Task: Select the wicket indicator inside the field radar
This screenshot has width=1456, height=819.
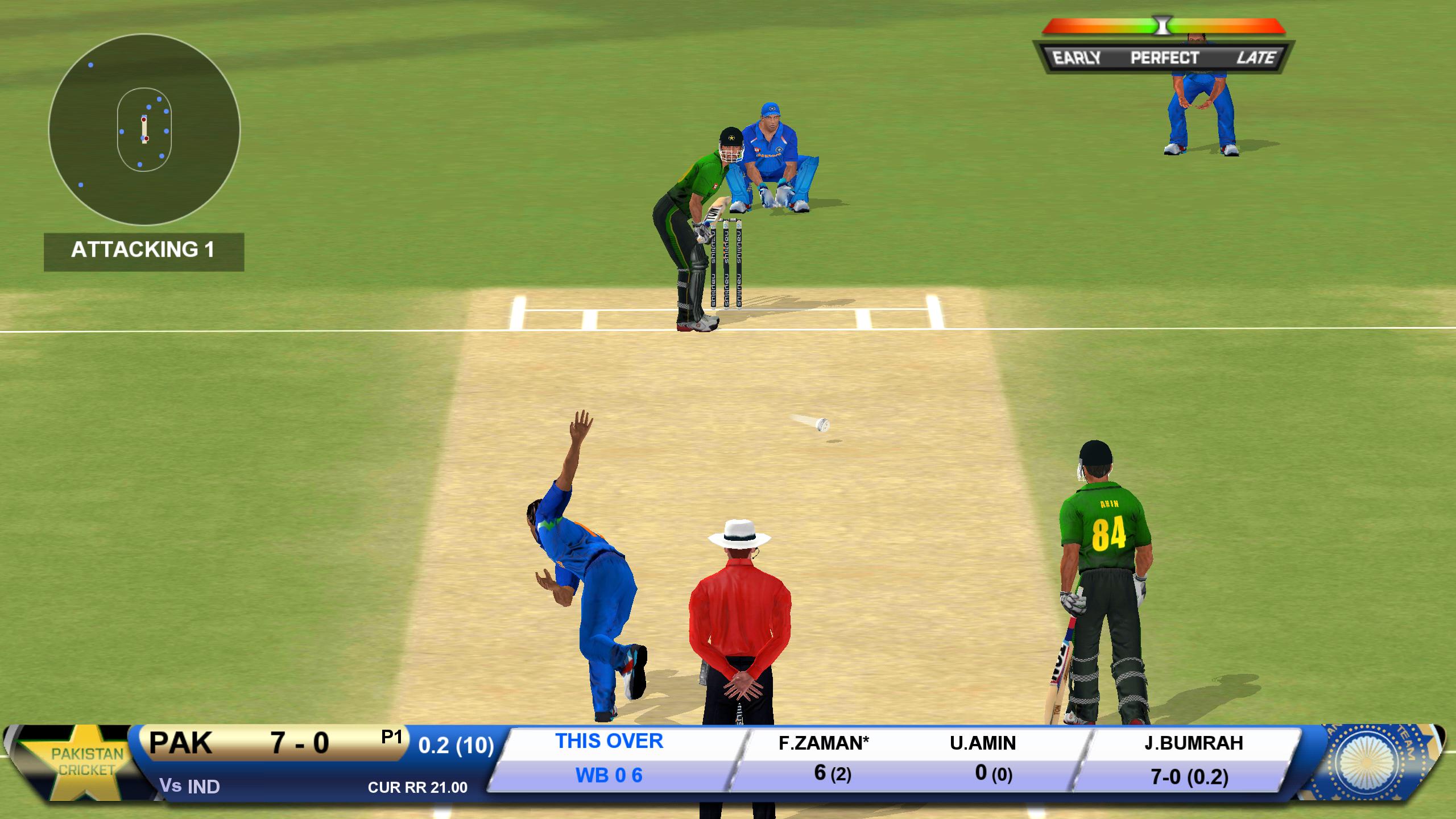Action: [144, 131]
